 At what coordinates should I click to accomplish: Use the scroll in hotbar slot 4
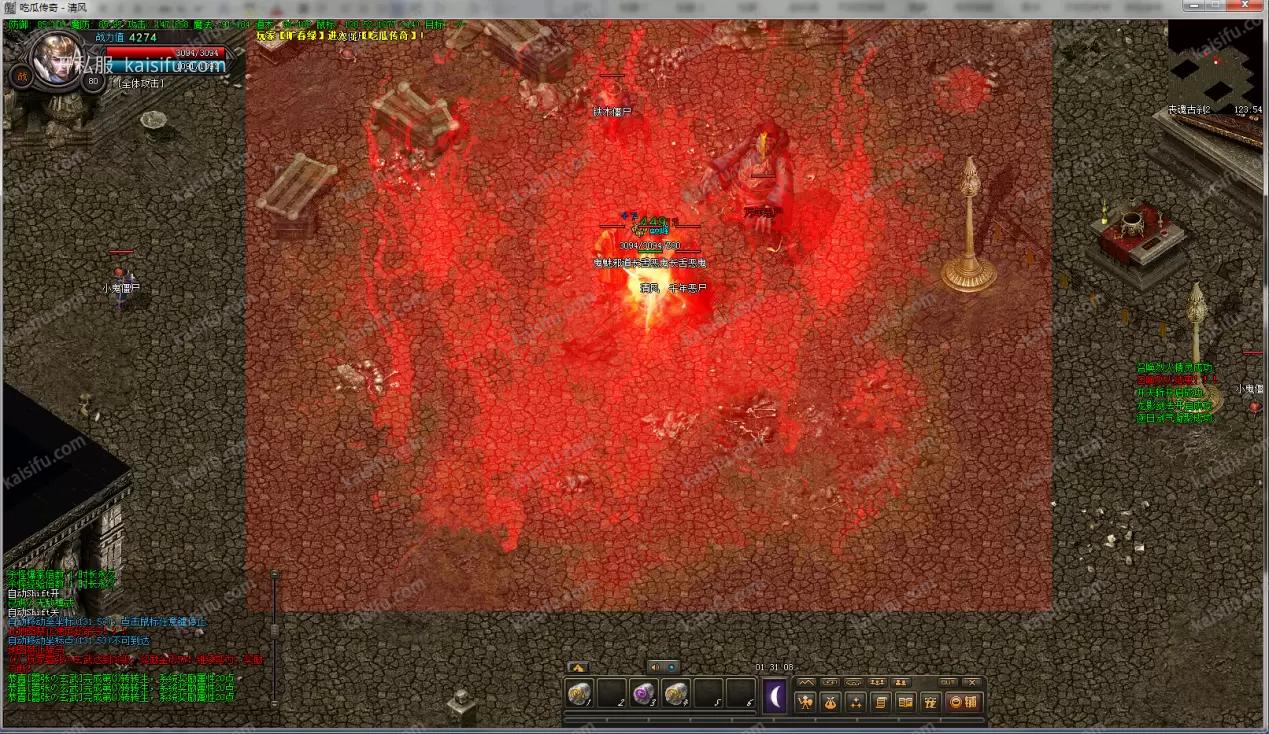click(x=676, y=693)
